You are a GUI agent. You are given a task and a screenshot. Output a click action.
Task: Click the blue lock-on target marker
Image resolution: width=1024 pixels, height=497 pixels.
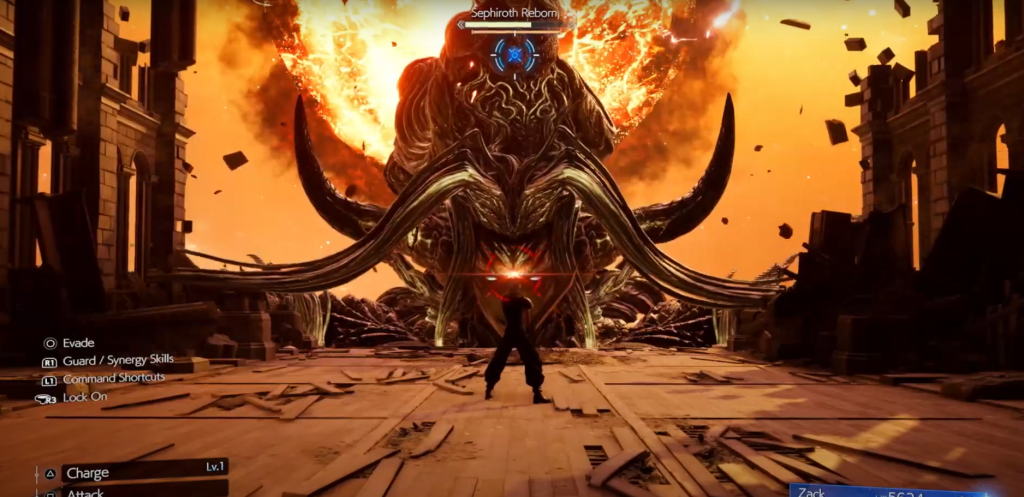(x=515, y=54)
